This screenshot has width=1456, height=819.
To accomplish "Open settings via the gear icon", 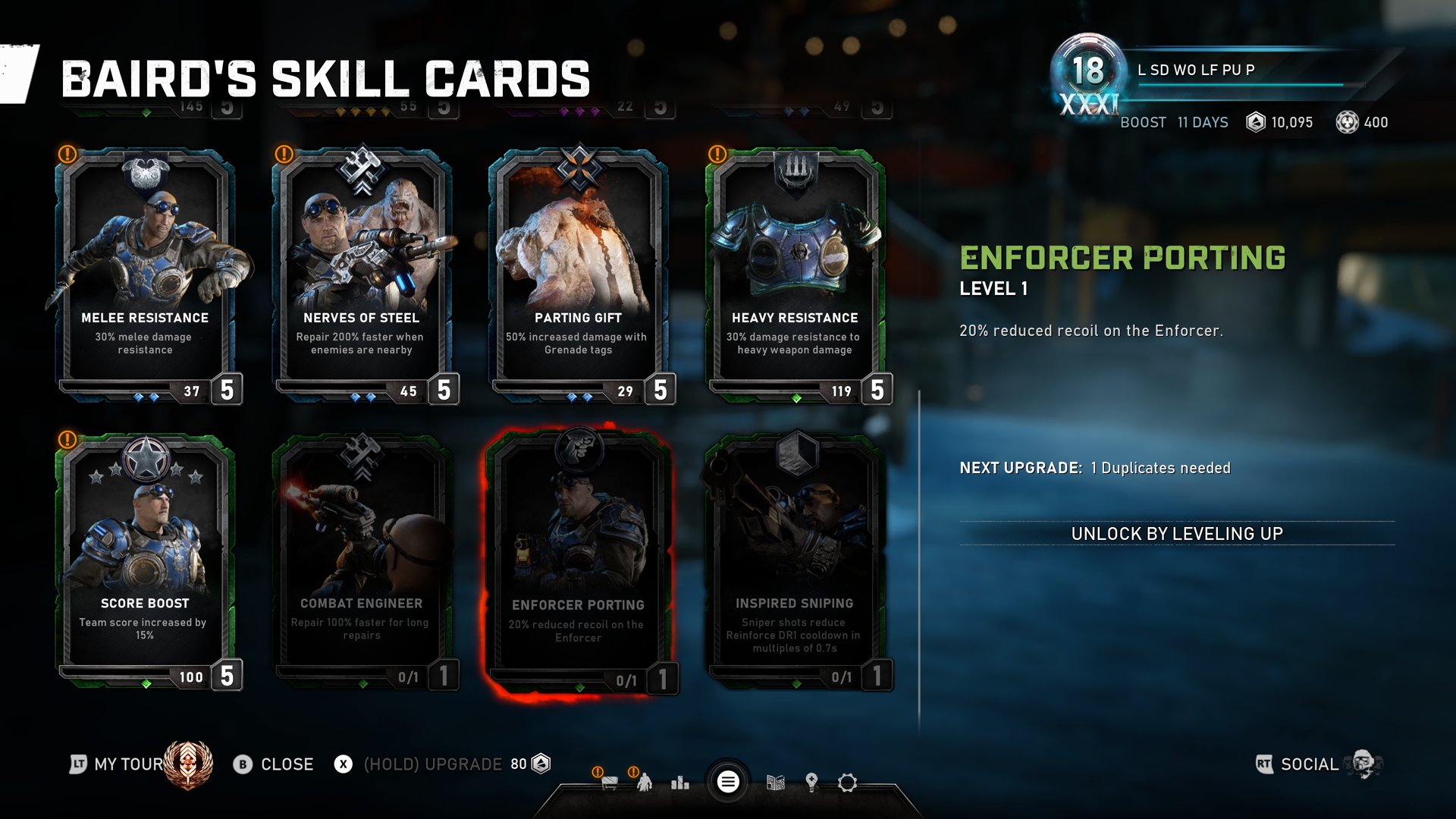I will coord(847,782).
